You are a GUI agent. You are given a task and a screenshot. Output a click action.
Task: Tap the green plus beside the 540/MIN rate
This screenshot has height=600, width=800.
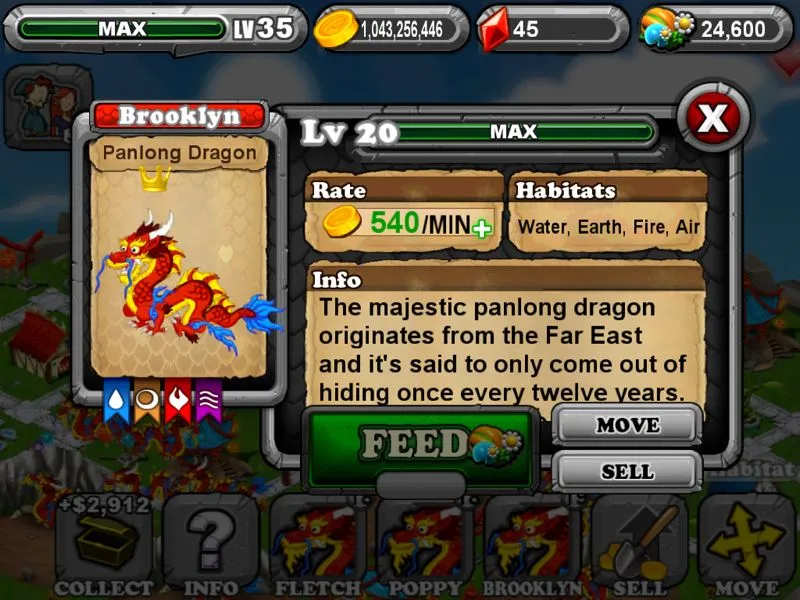click(x=483, y=228)
